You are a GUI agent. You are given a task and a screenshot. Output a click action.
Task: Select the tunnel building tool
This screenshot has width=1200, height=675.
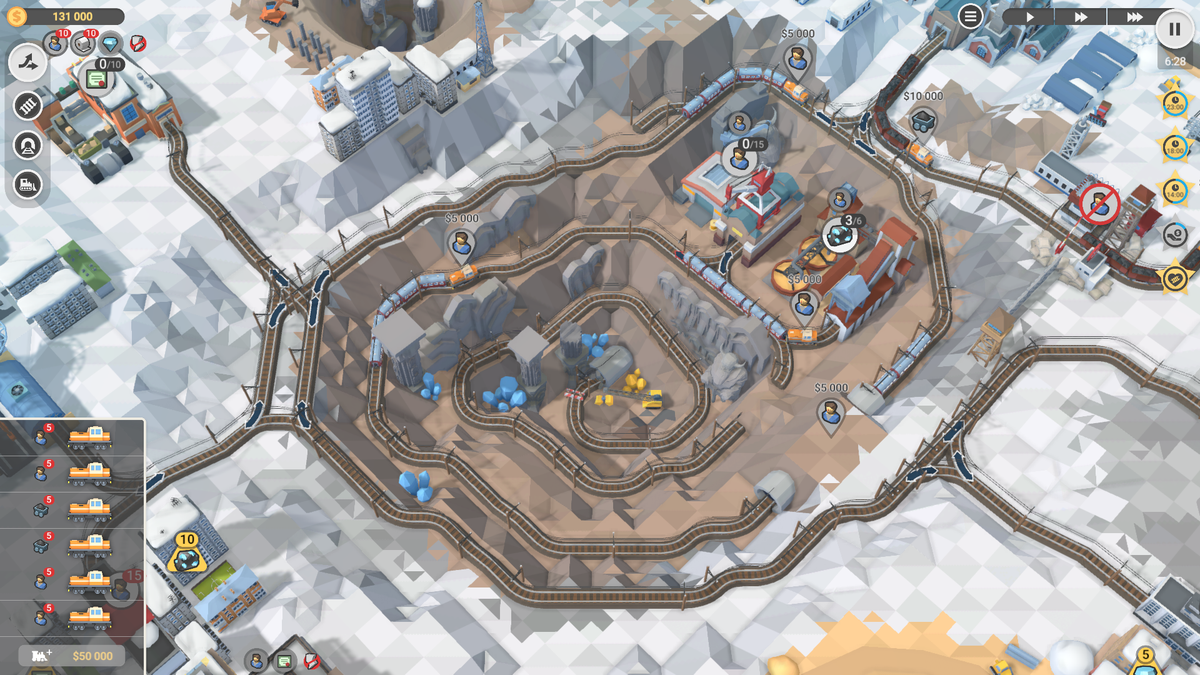28,146
